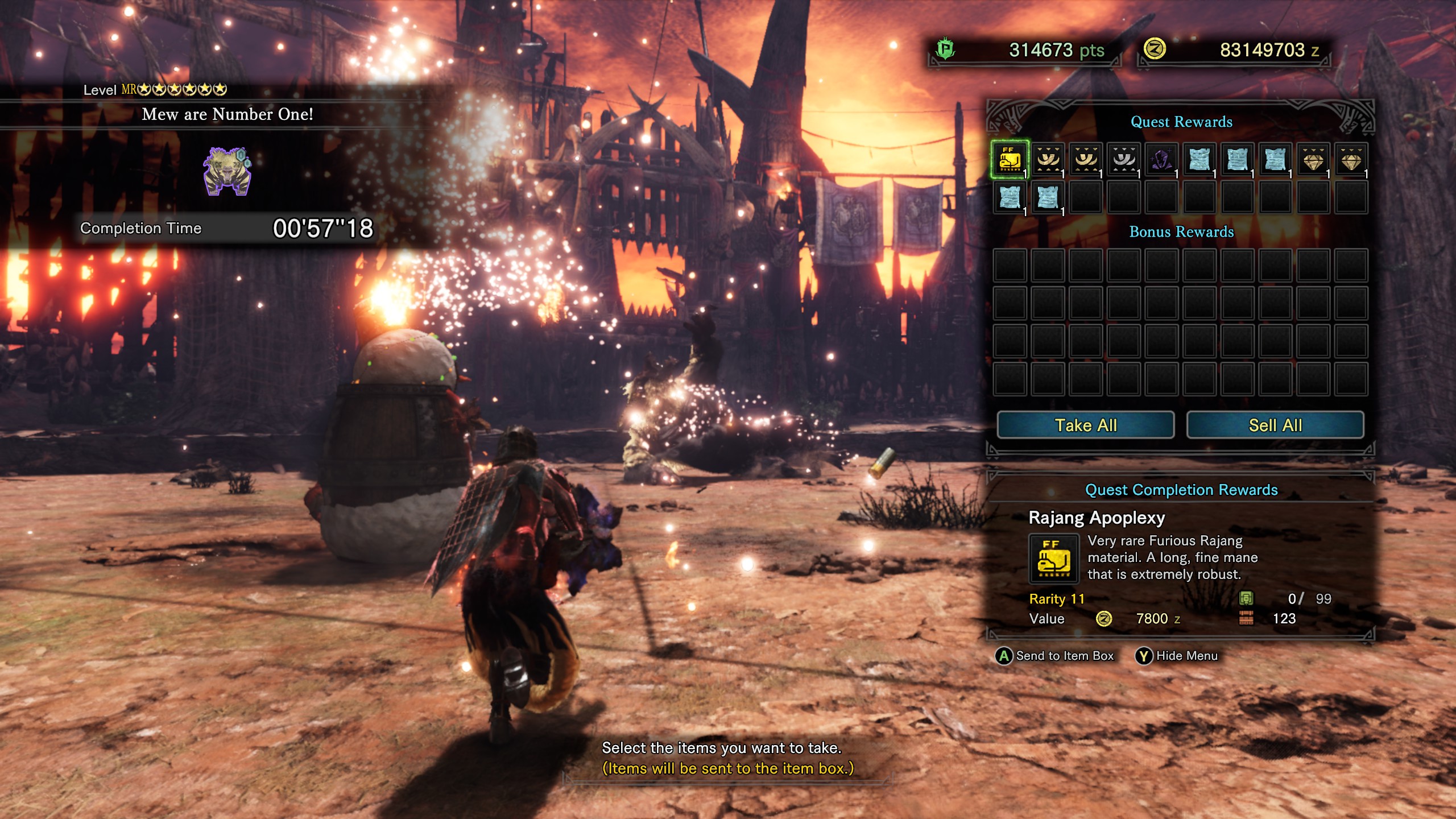Take all quest rewards
Viewport: 1456px width, 819px height.
pyautogui.click(x=1085, y=425)
